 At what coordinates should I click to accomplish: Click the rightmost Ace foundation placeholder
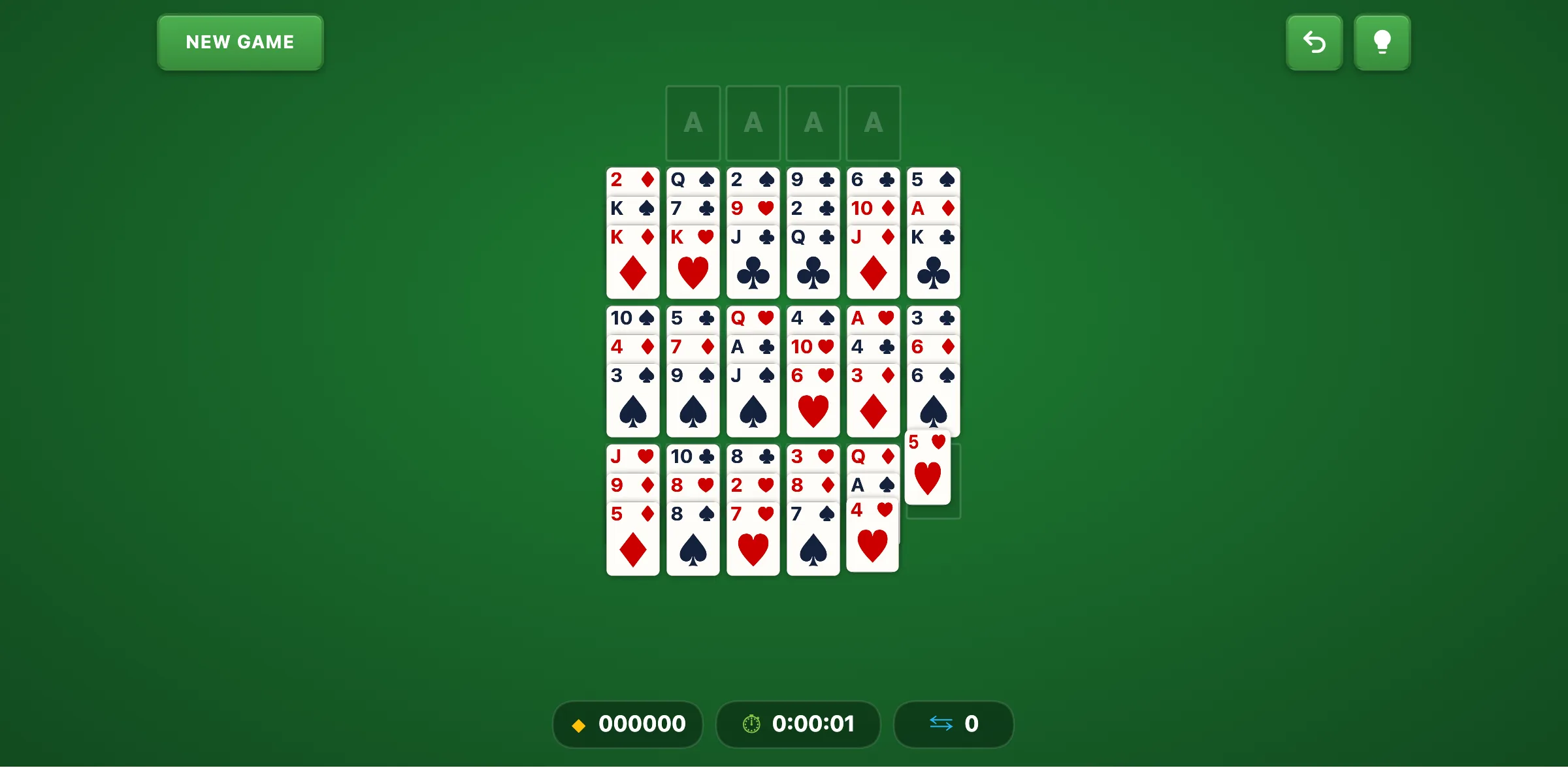coord(873,123)
